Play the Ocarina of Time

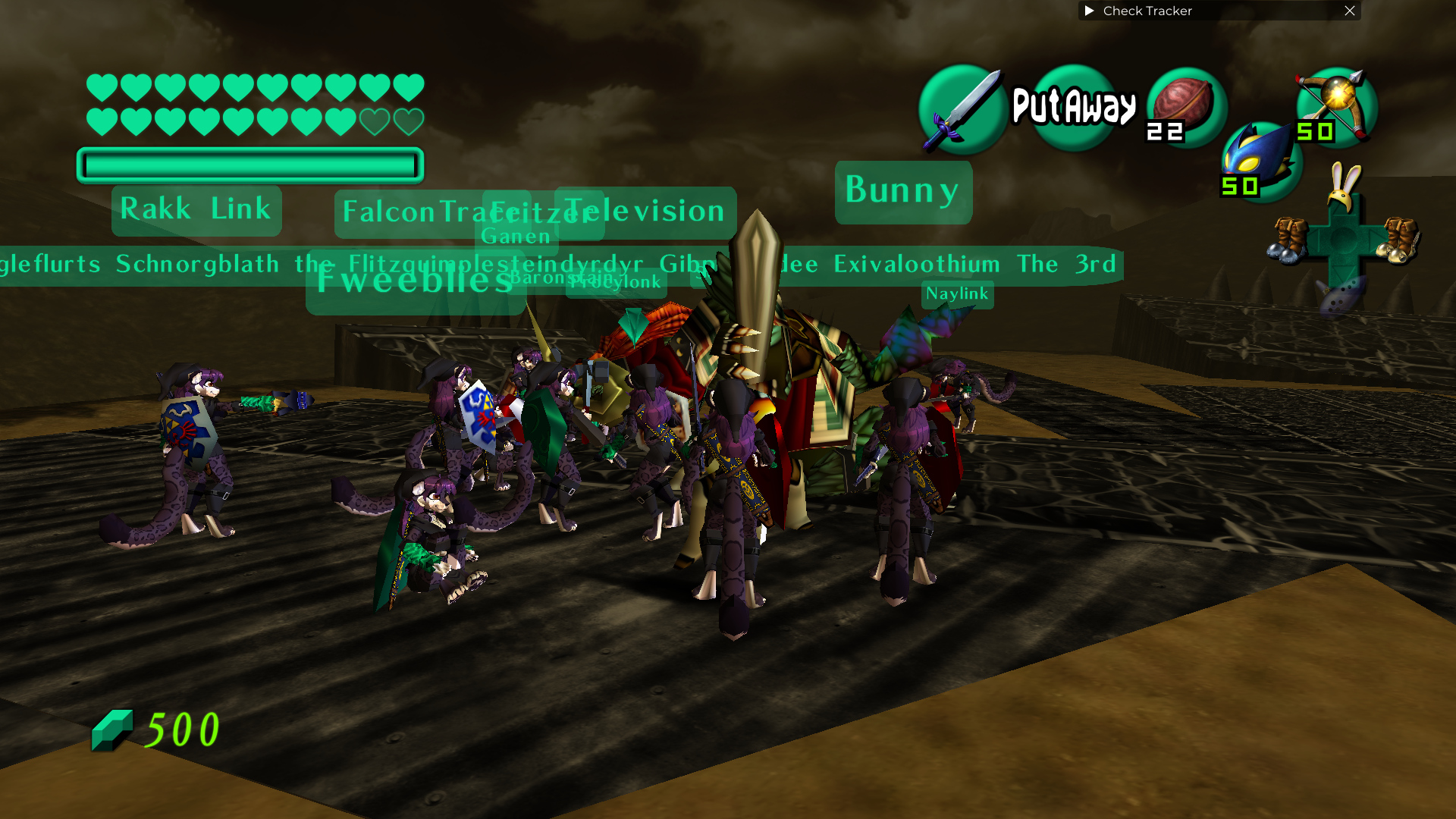click(1343, 294)
